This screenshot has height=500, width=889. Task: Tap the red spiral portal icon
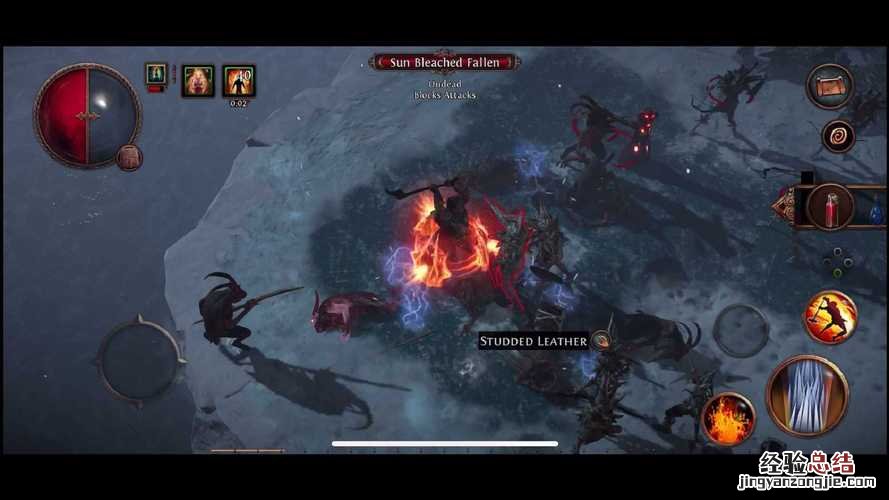click(x=837, y=136)
